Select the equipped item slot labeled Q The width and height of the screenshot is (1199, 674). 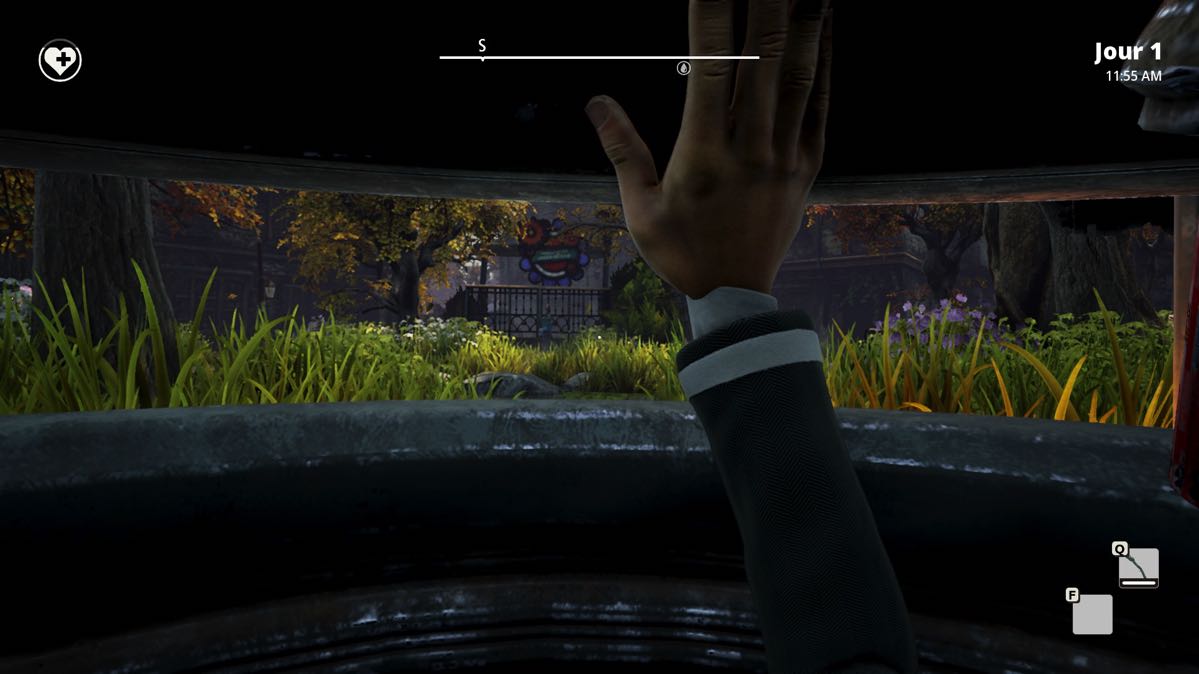click(1138, 568)
